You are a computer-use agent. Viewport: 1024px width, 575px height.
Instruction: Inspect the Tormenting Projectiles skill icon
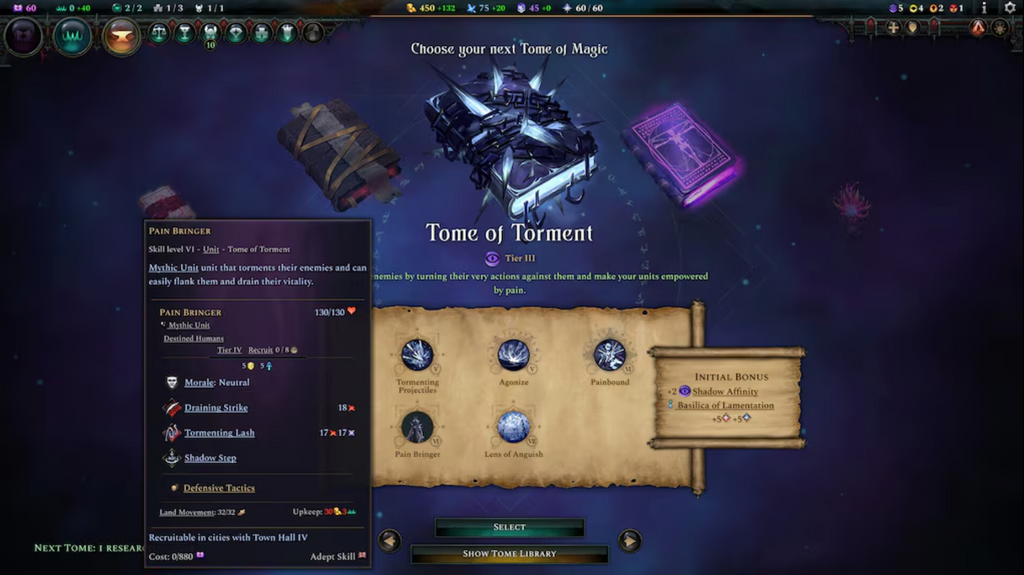pos(417,355)
